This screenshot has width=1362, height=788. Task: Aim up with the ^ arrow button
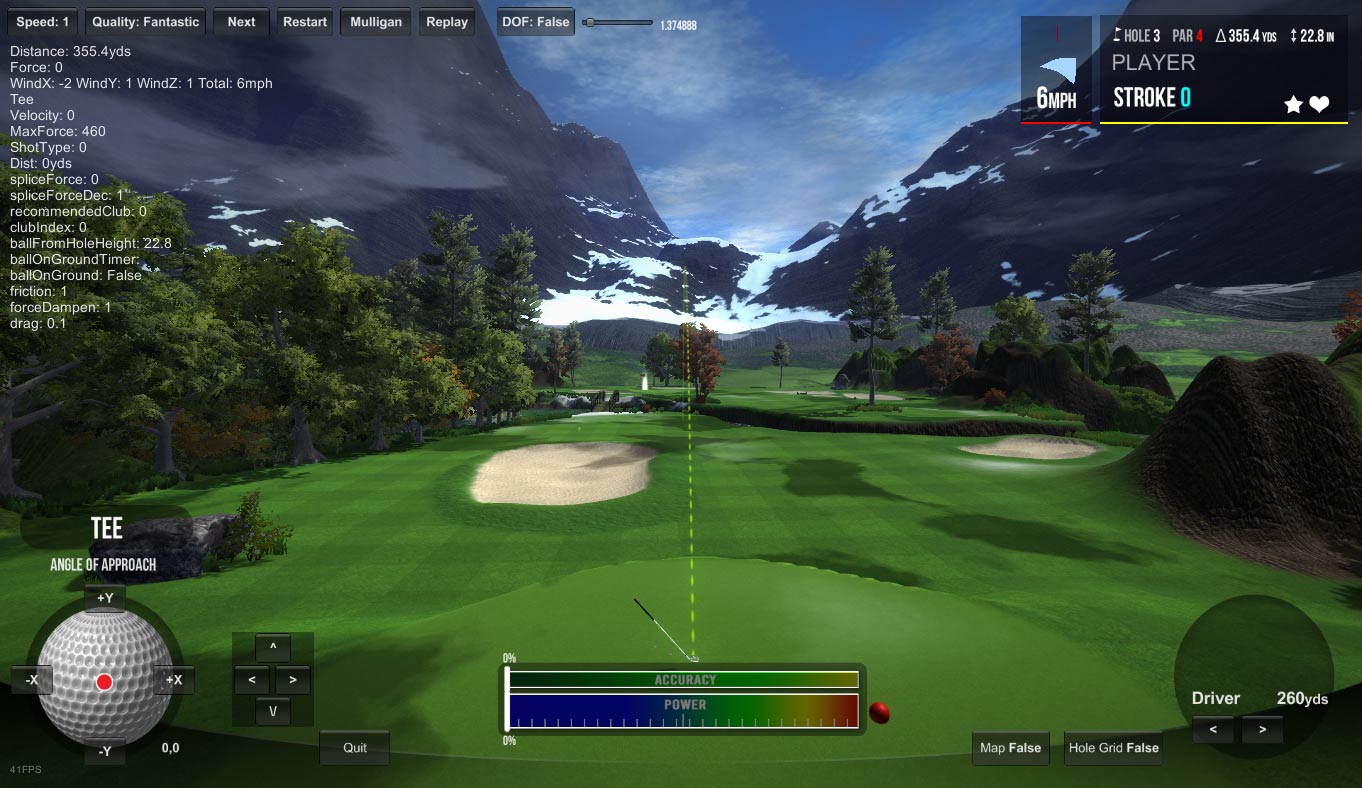pyautogui.click(x=272, y=648)
